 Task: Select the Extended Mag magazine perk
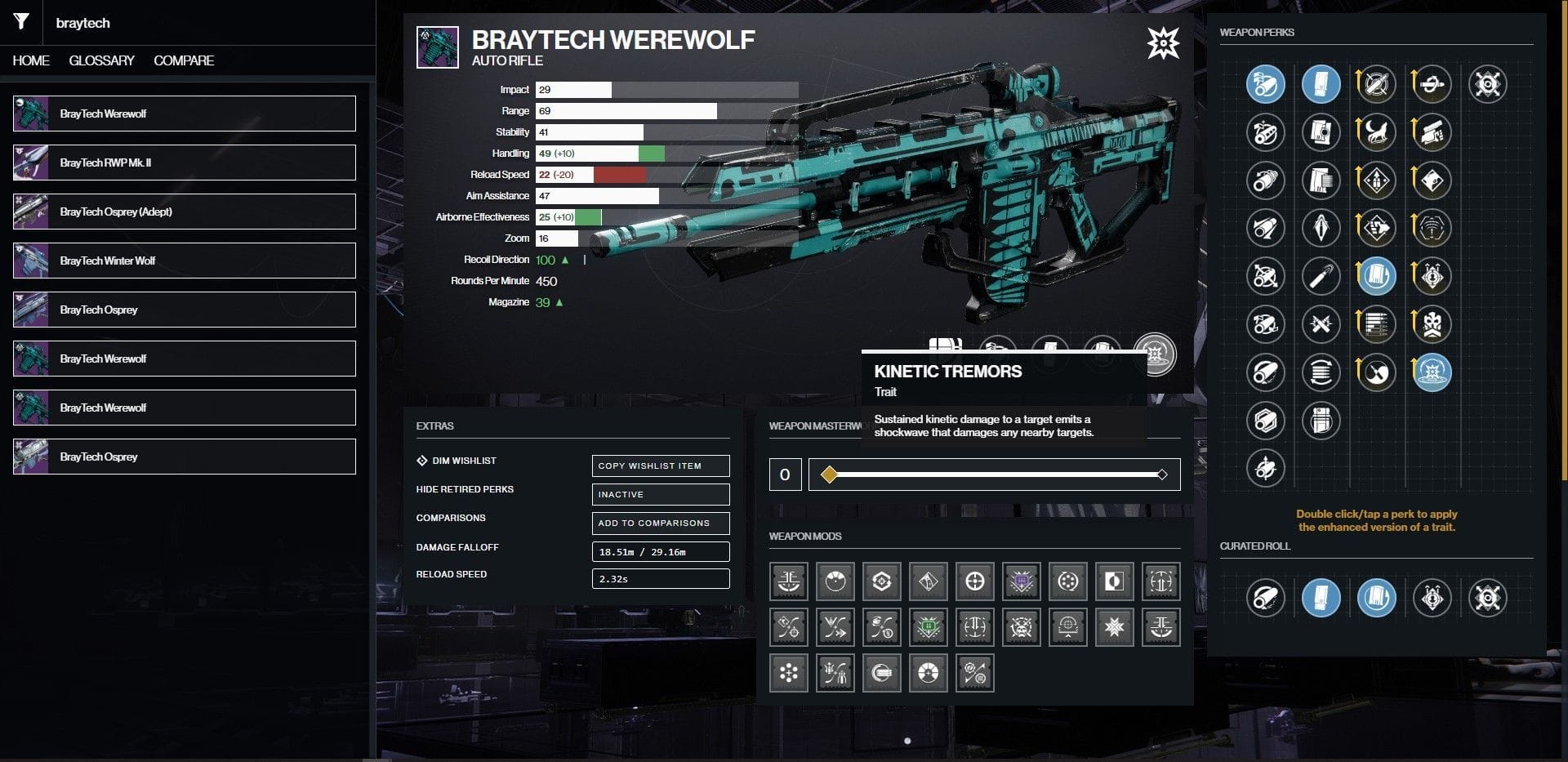tap(1321, 180)
